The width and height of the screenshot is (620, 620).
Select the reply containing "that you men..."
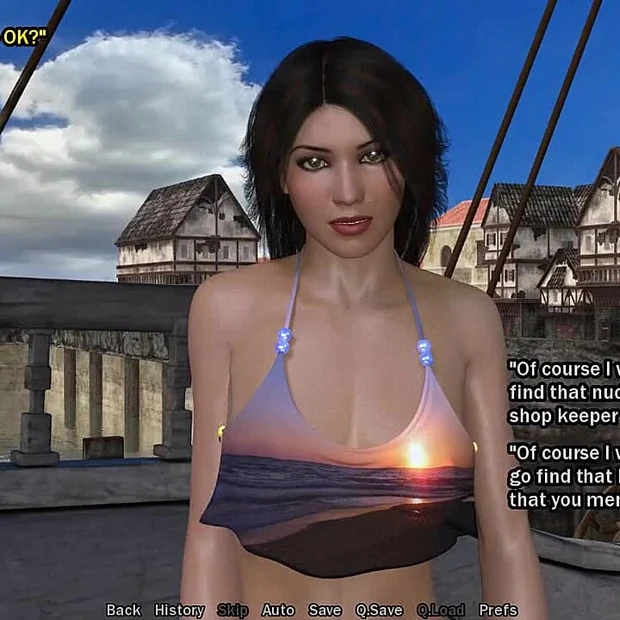tap(563, 474)
